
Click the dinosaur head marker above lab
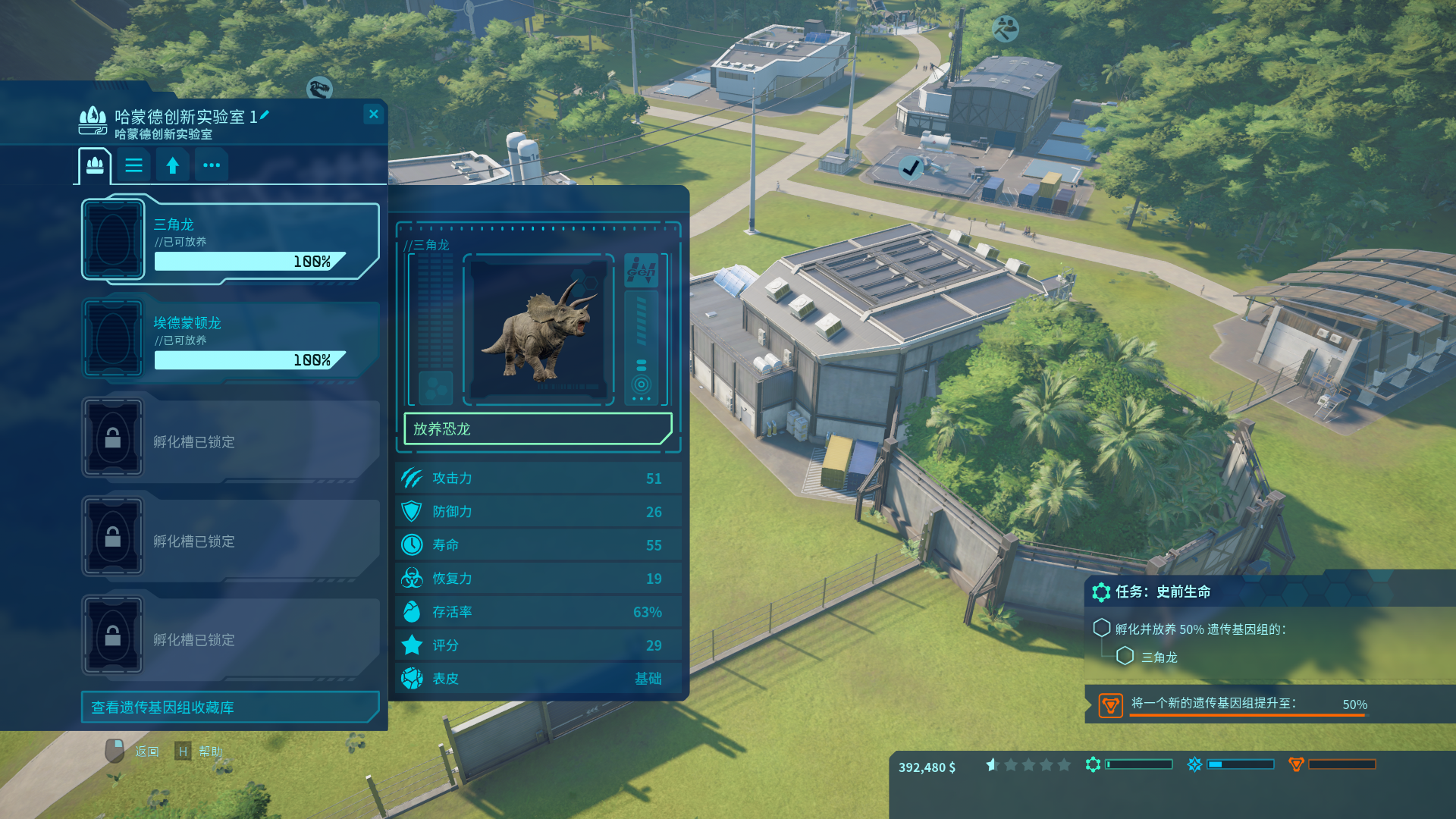coord(320,88)
